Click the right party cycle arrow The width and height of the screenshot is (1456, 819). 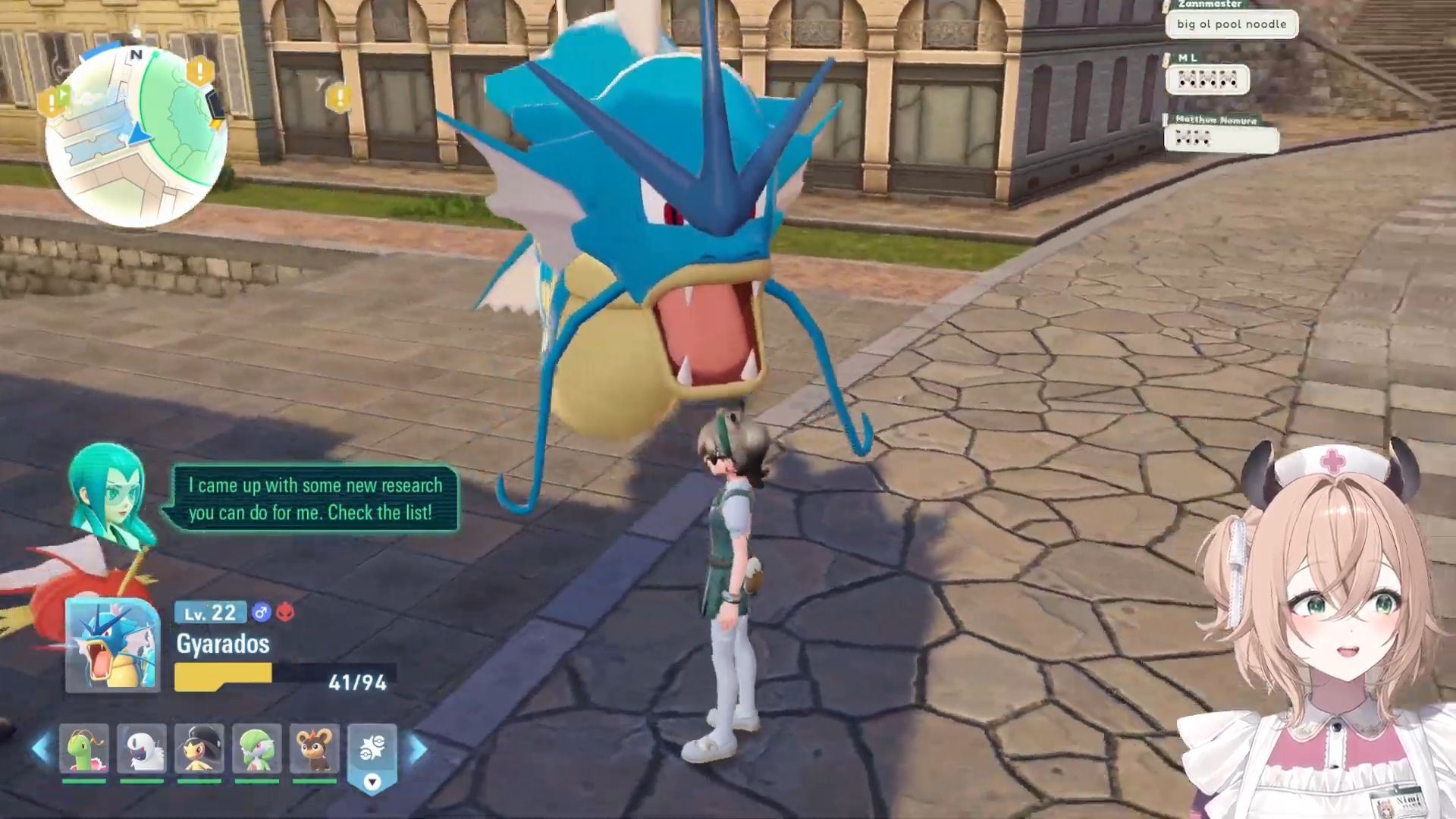click(419, 749)
